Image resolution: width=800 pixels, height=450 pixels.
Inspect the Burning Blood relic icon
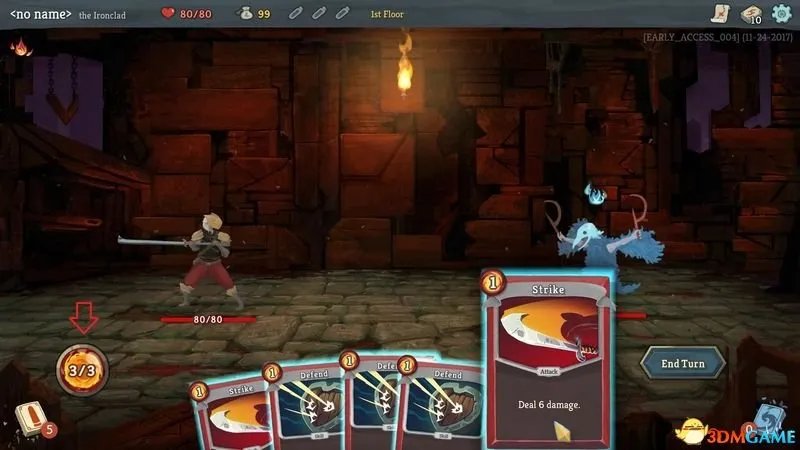coord(19,46)
